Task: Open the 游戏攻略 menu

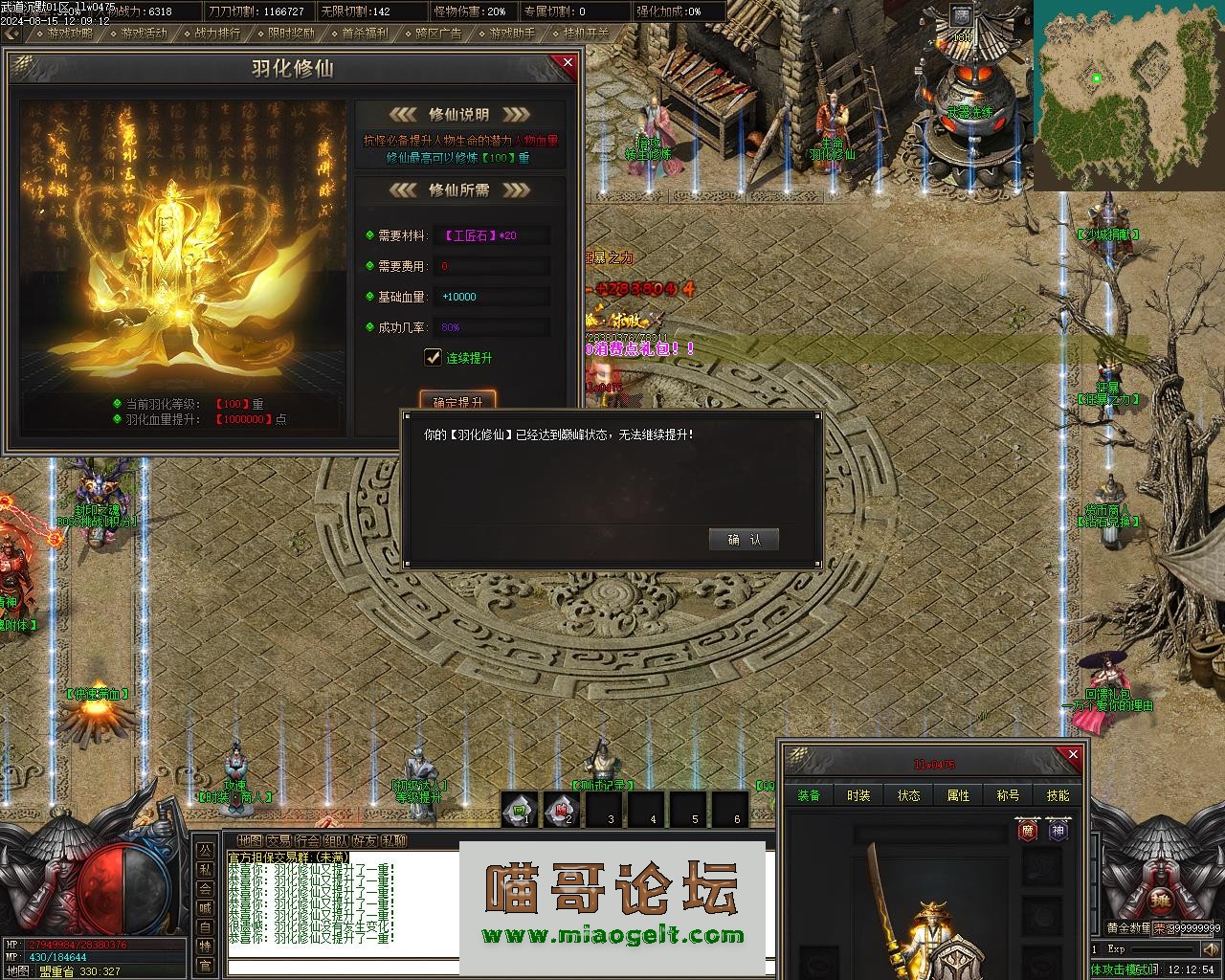Action: (69, 33)
